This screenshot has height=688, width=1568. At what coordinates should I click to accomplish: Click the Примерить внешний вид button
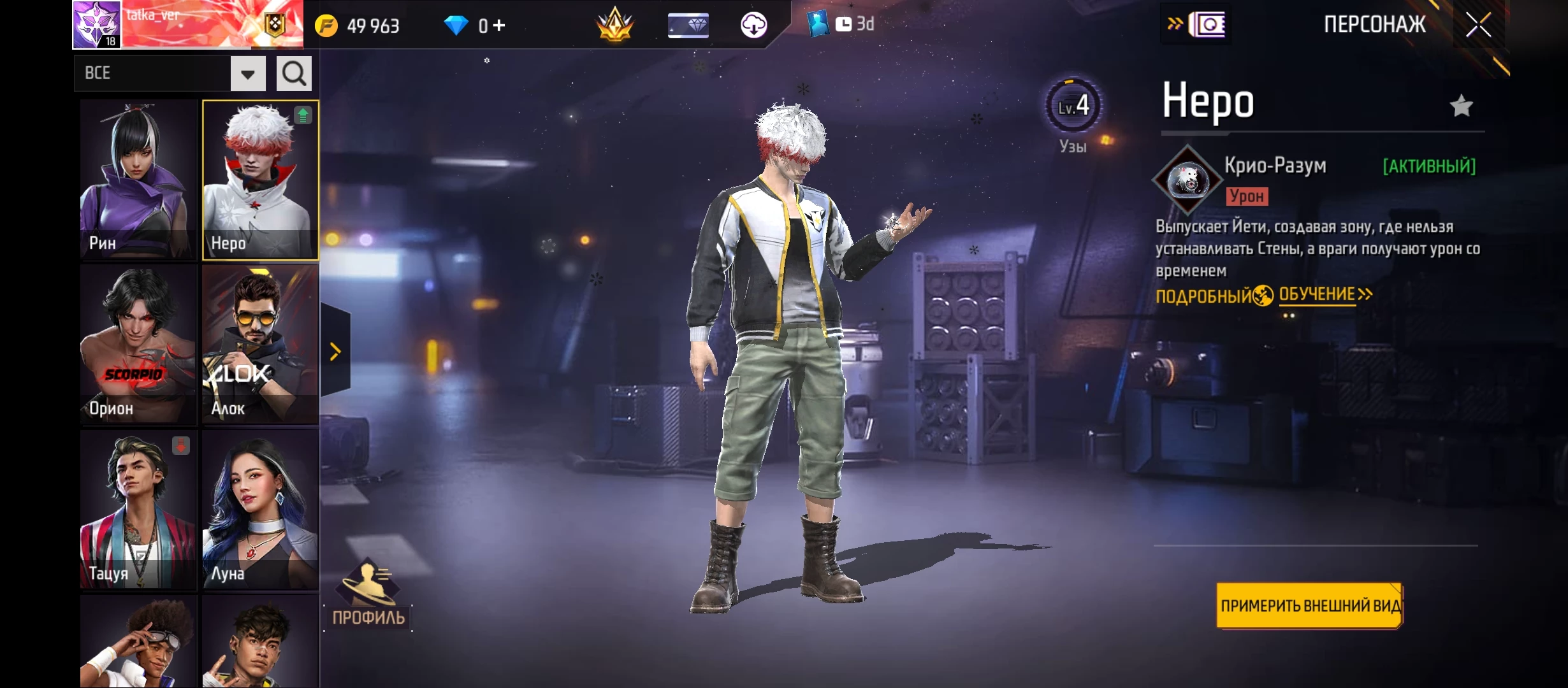pos(1309,606)
